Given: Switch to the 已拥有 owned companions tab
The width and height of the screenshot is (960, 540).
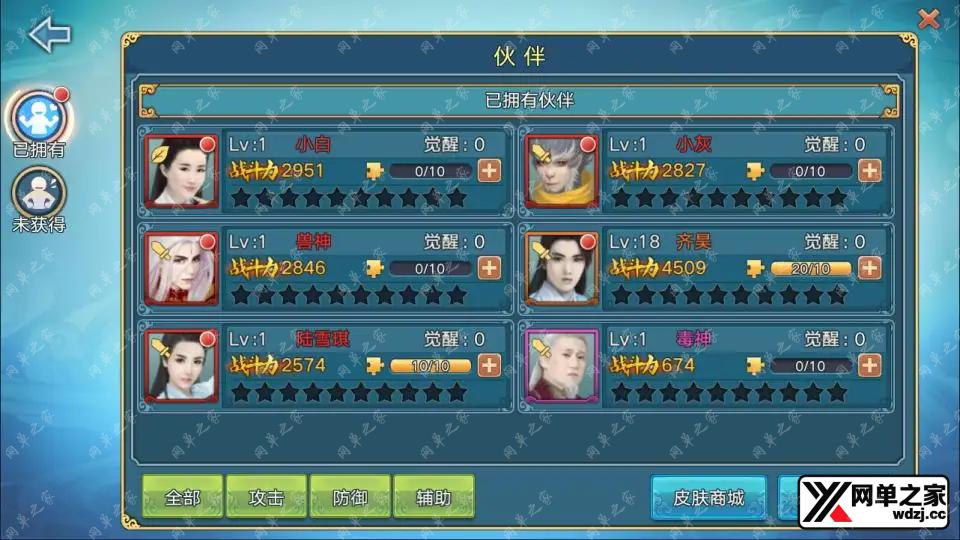Looking at the screenshot, I should pos(39,118).
